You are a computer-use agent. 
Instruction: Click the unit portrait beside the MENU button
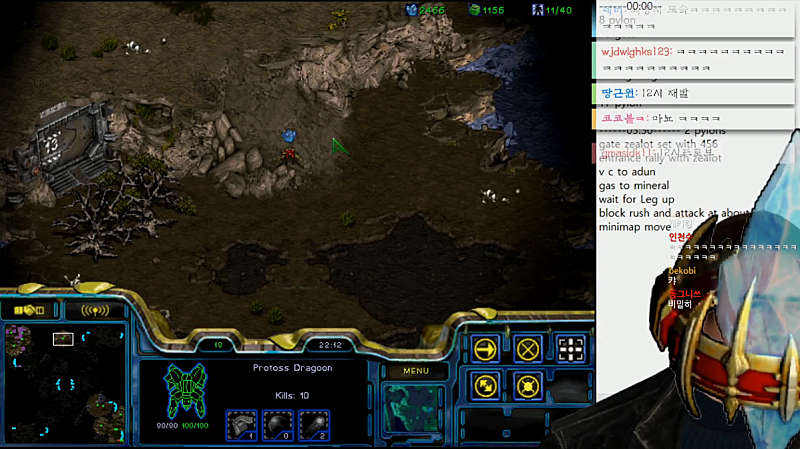(x=416, y=410)
